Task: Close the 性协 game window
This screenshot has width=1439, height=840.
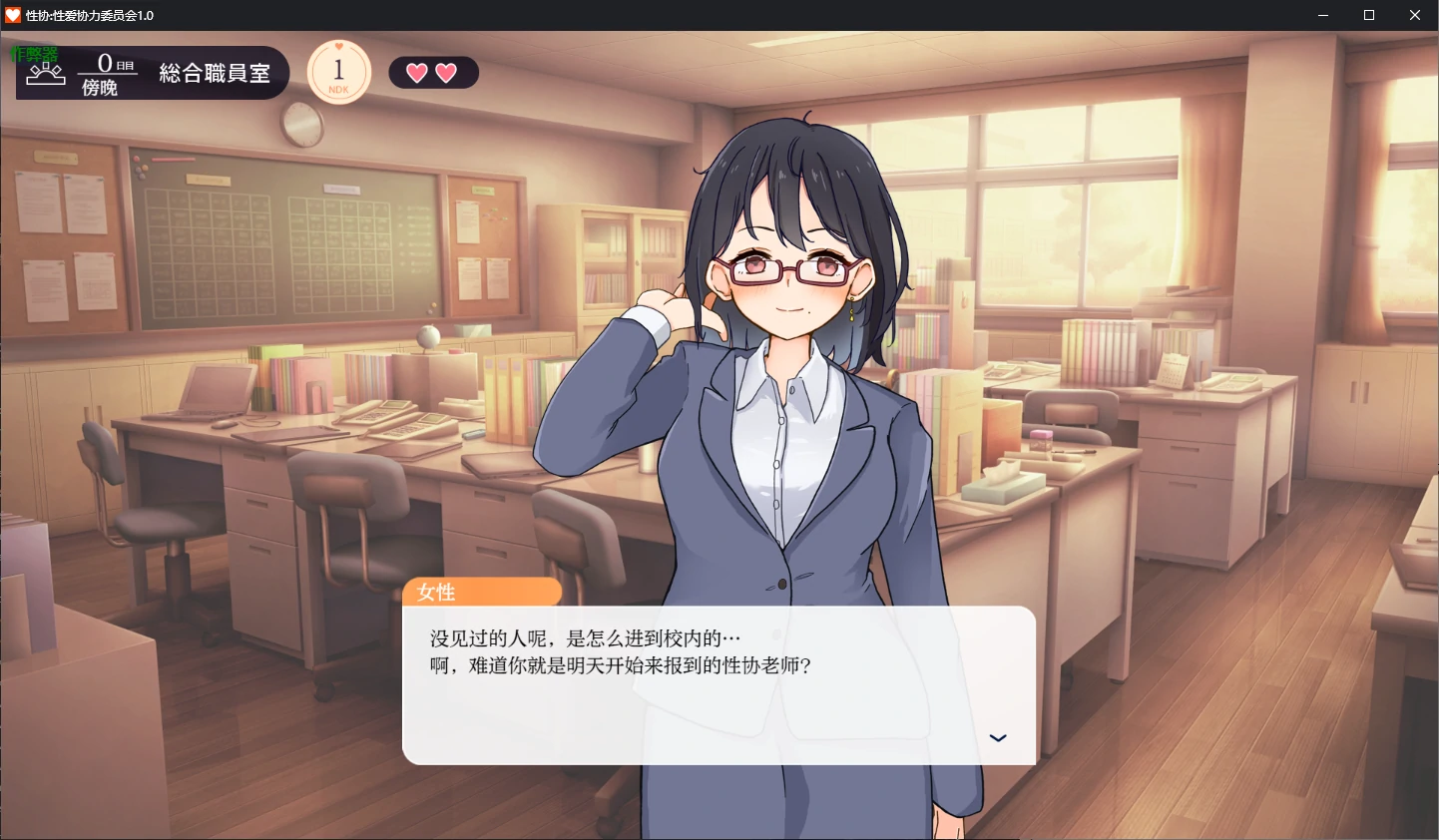Action: pos(1414,15)
